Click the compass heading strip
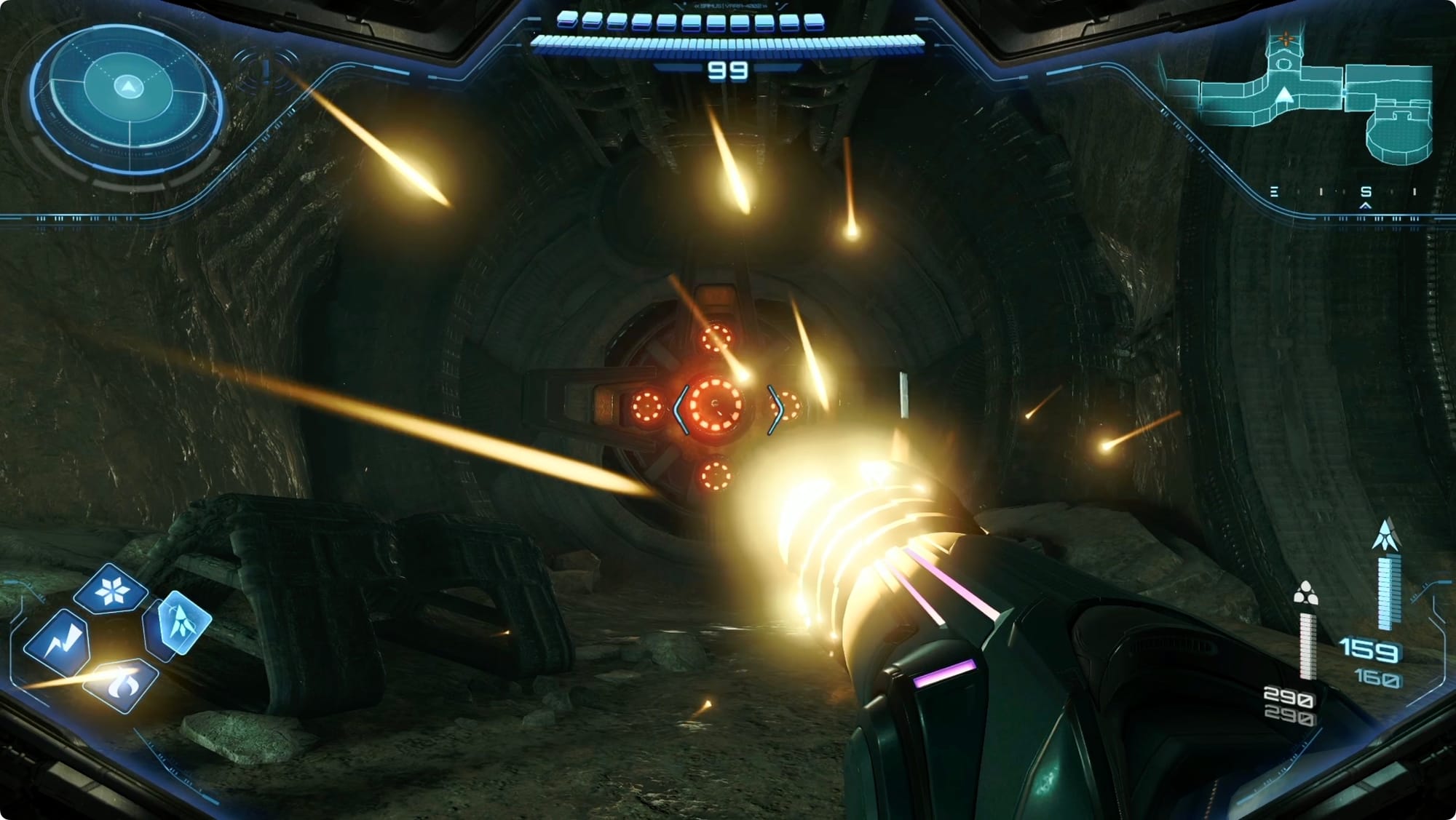This screenshot has height=820, width=1456. click(1344, 192)
